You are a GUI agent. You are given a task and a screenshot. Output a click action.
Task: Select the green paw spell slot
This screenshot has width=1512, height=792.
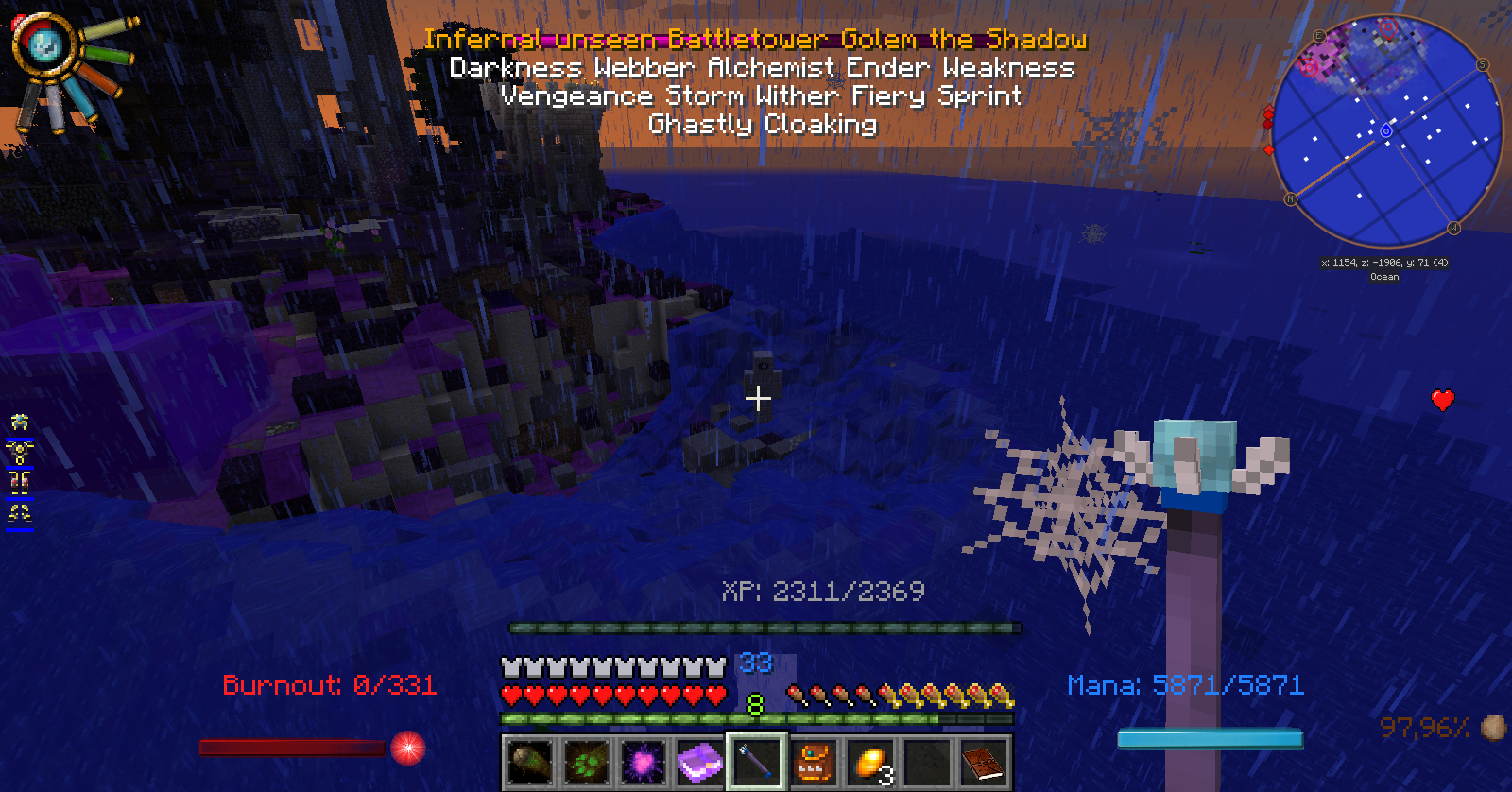[586, 762]
